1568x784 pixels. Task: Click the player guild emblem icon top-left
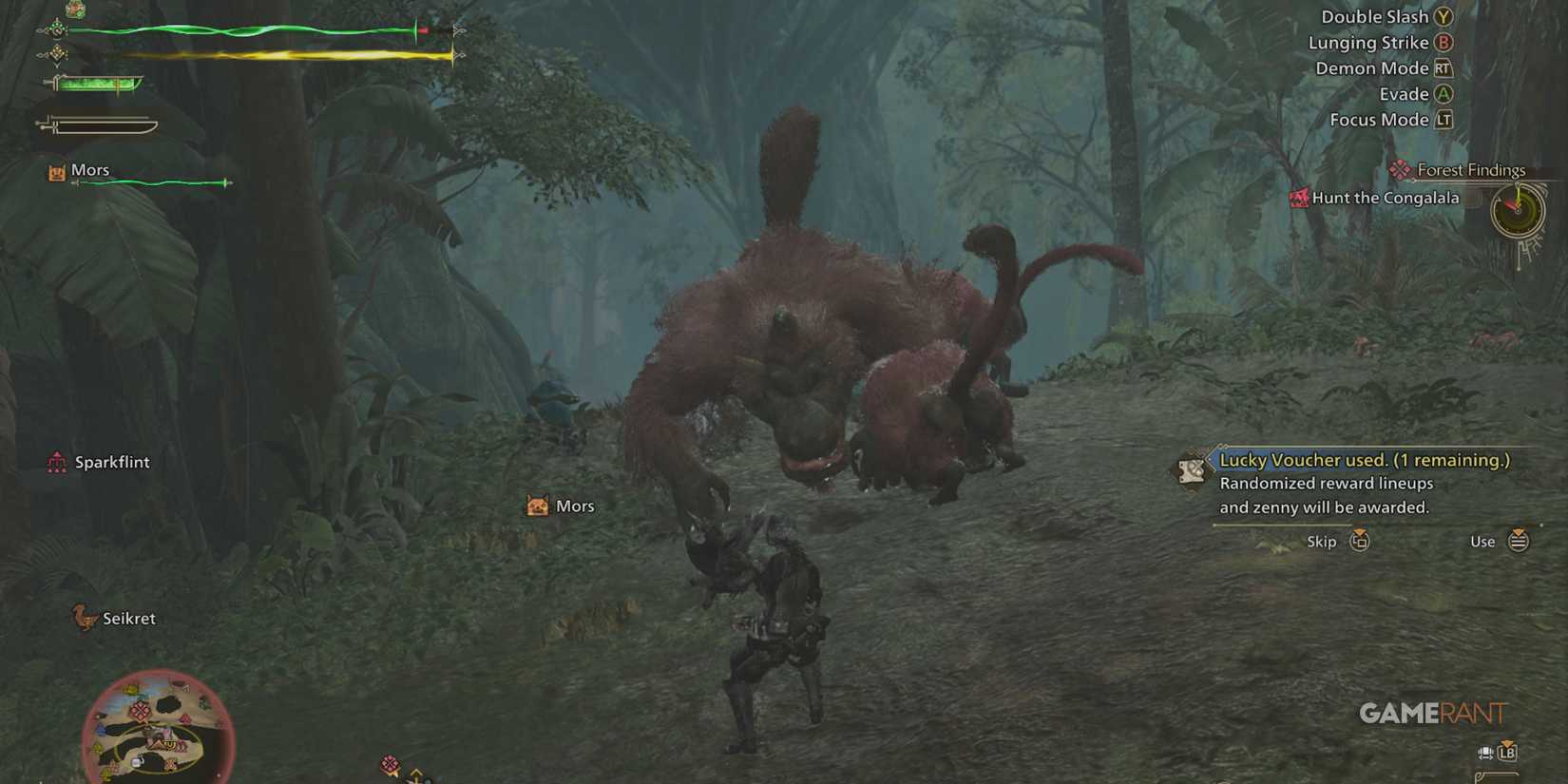(x=74, y=10)
